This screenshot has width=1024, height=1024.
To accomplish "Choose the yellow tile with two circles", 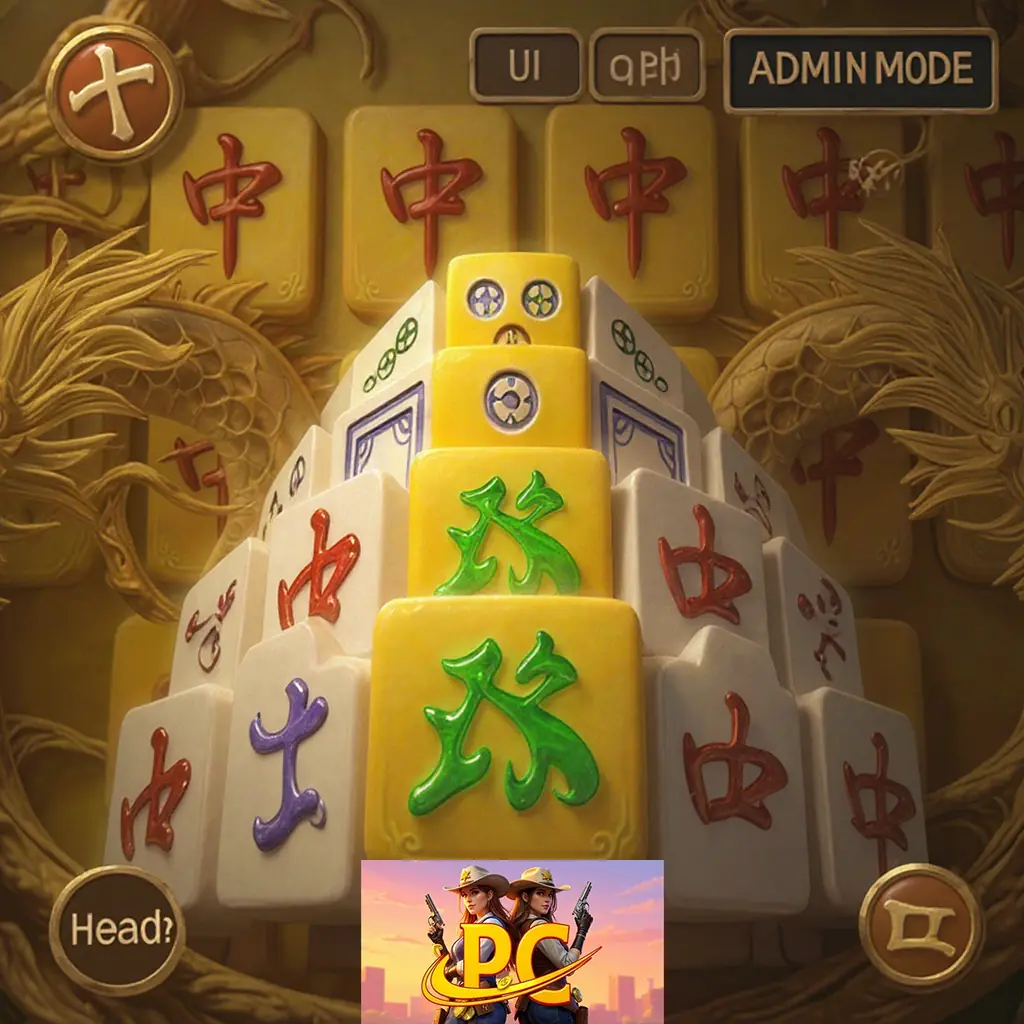I will click(513, 298).
